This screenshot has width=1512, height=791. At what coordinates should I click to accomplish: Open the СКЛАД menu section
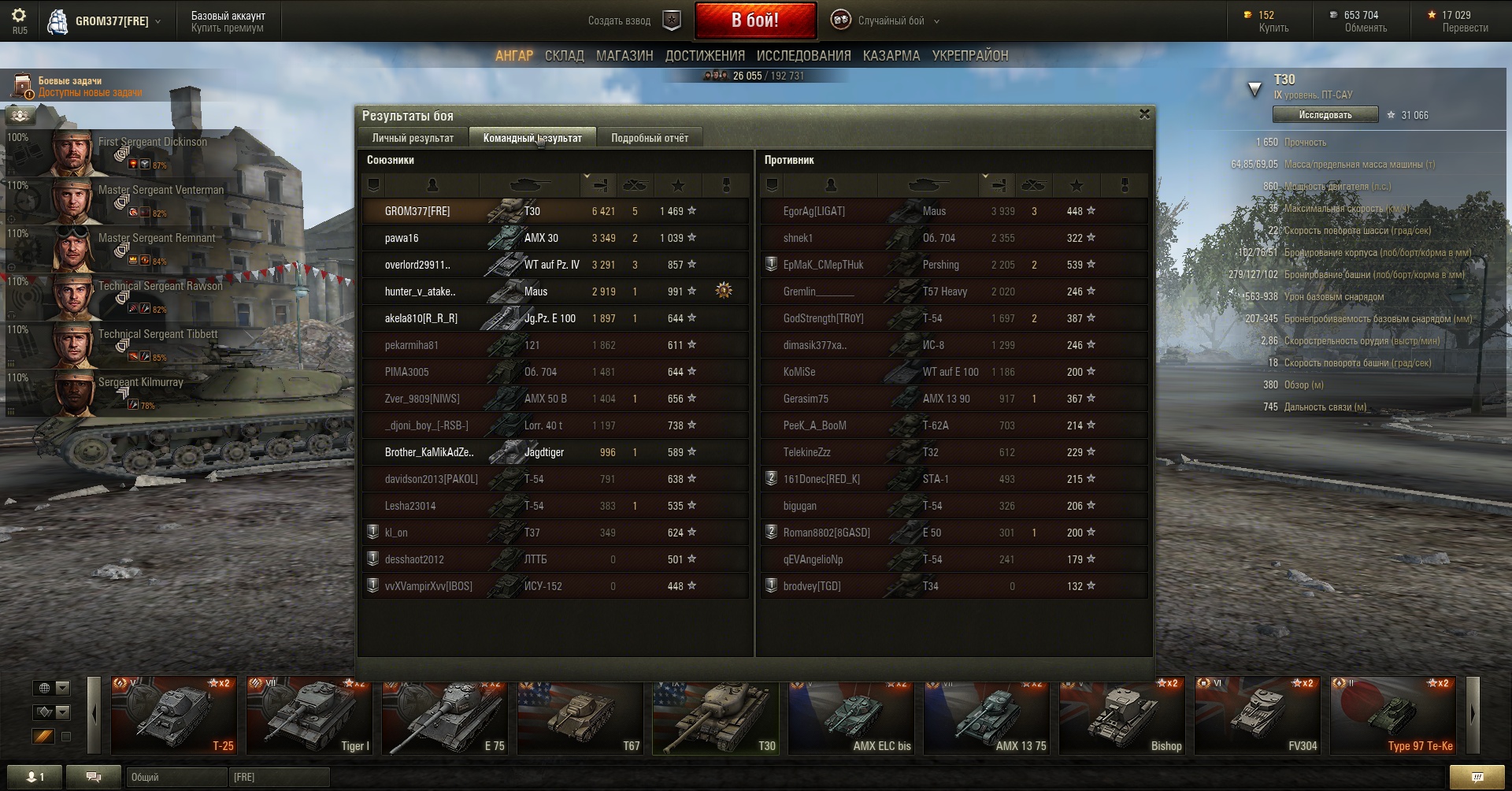point(564,56)
